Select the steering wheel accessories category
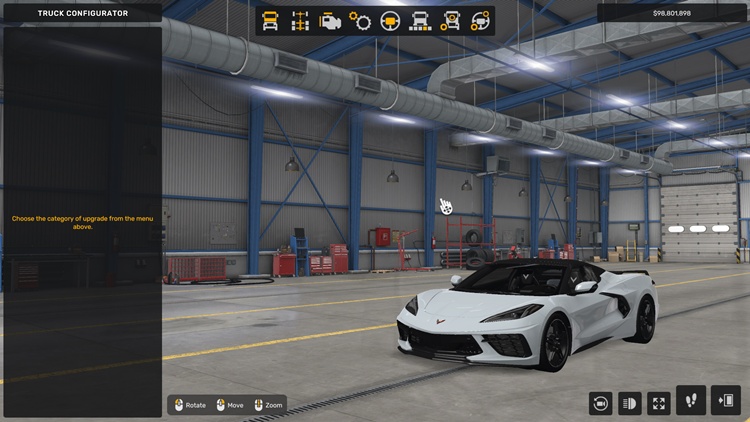 coord(481,20)
